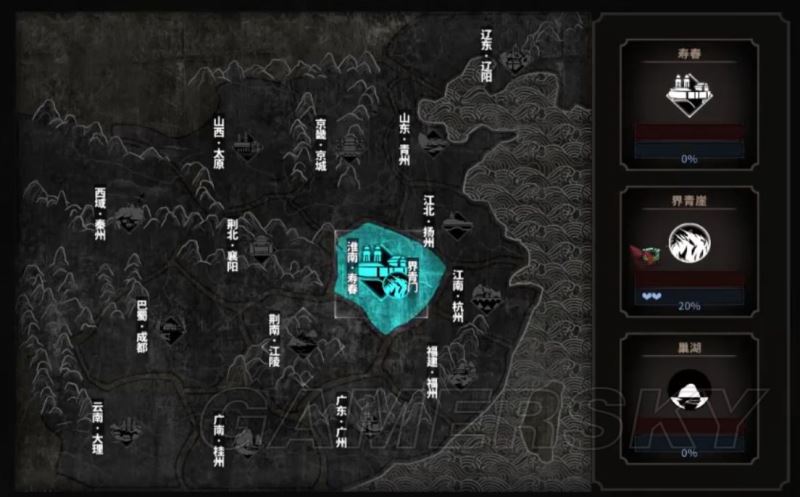800x497 pixels.
Task: Select the 福建·福州 region marker
Action: 460,376
